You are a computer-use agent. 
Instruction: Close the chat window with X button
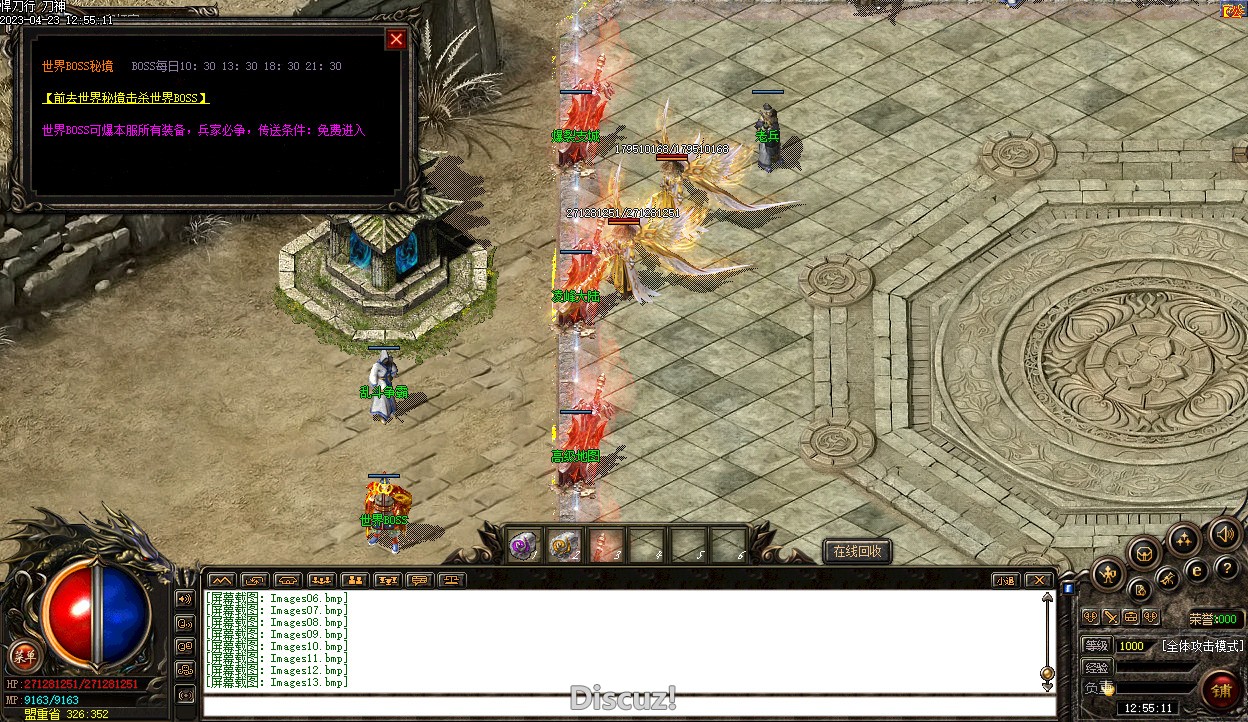1040,580
